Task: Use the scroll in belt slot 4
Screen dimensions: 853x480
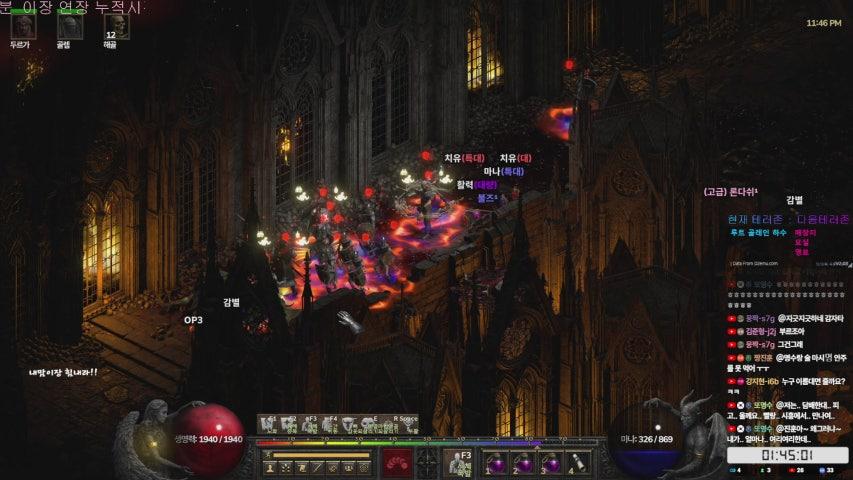Action: click(577, 464)
